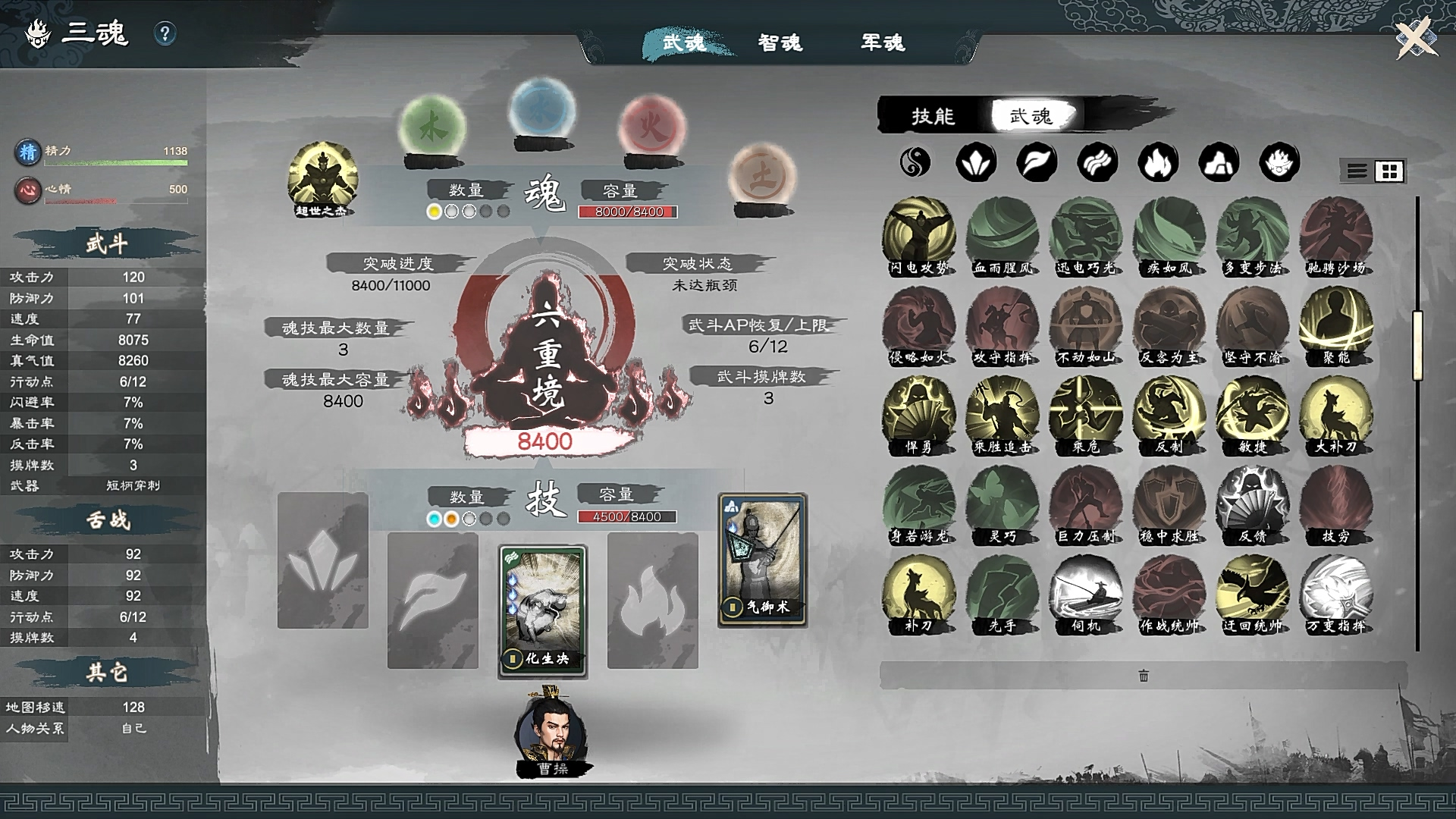Click the yin-yang element filter icon
The width and height of the screenshot is (1456, 819).
click(915, 162)
